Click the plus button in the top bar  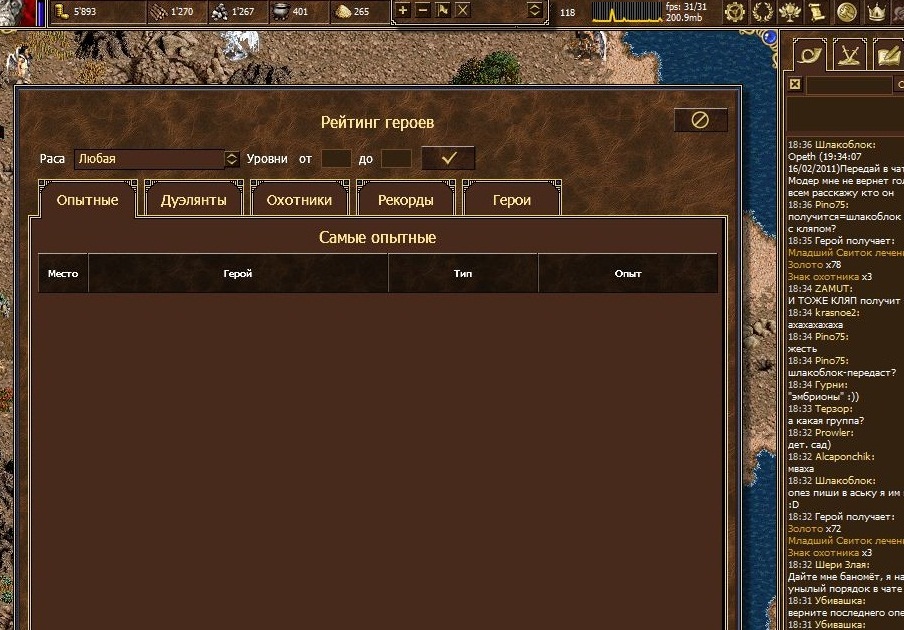tap(402, 11)
